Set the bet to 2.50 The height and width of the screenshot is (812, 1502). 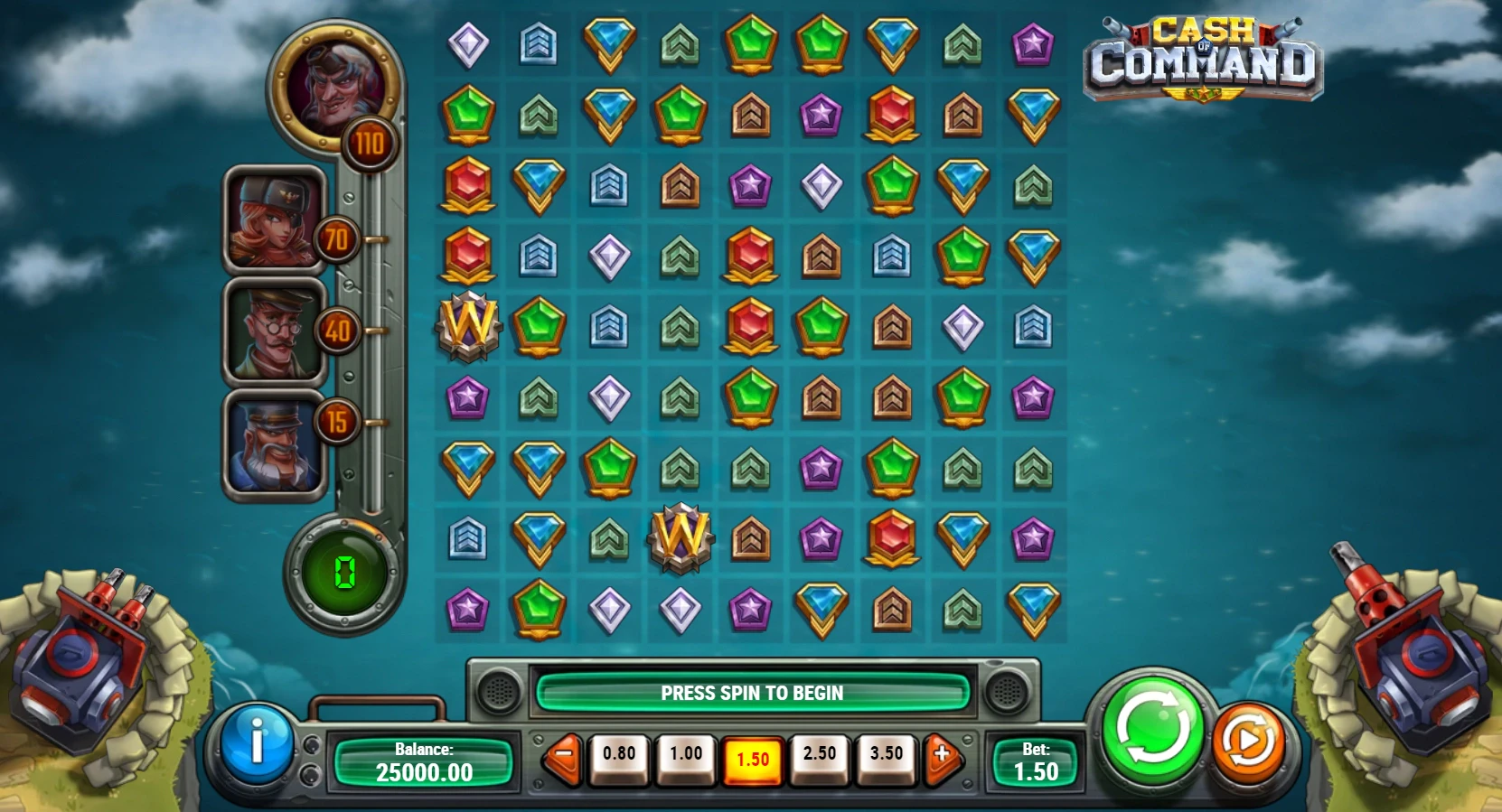coord(820,755)
